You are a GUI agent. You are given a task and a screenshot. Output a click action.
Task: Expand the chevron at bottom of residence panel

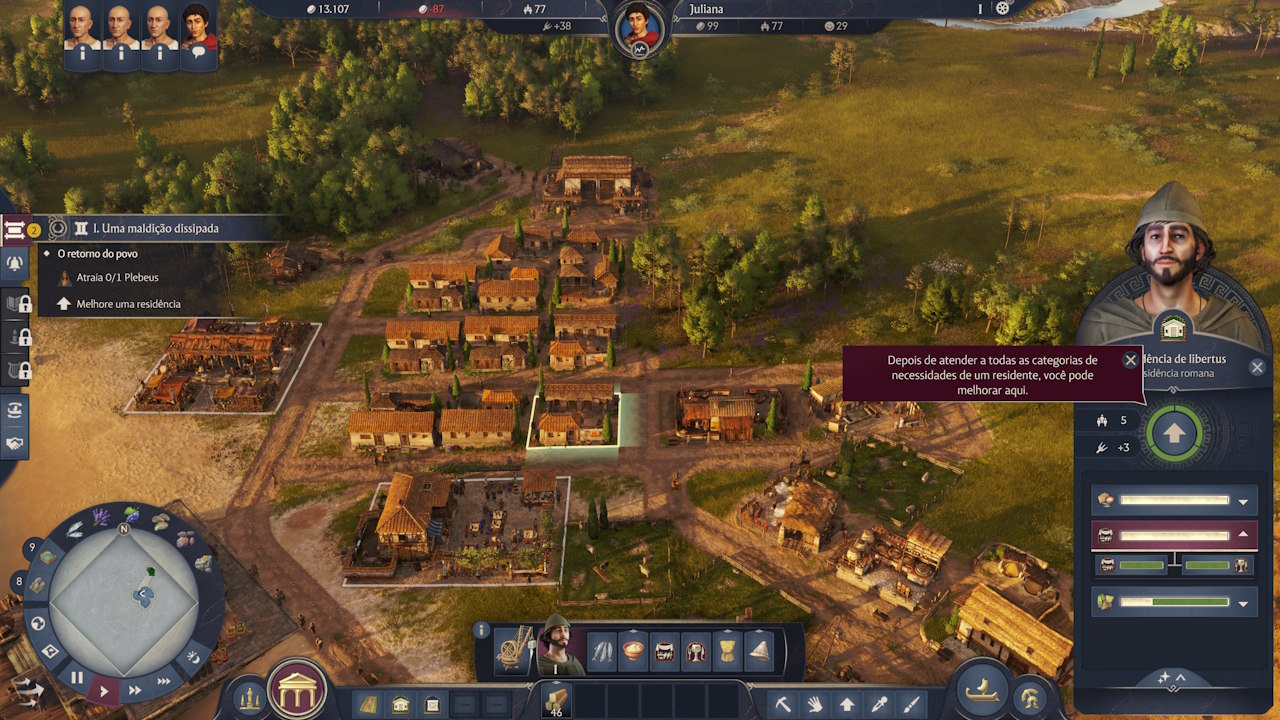point(1179,677)
